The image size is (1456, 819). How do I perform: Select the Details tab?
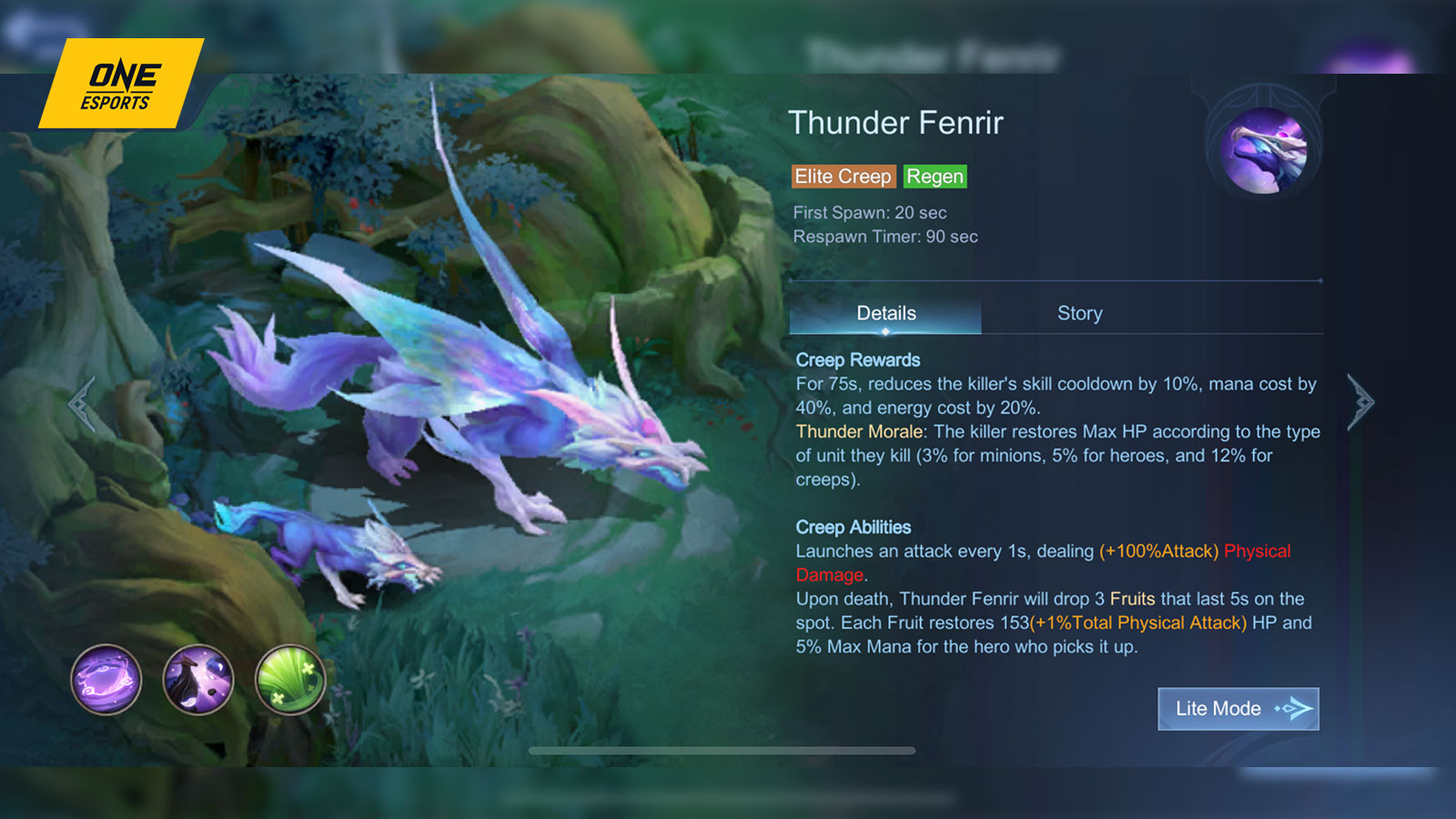(x=885, y=313)
